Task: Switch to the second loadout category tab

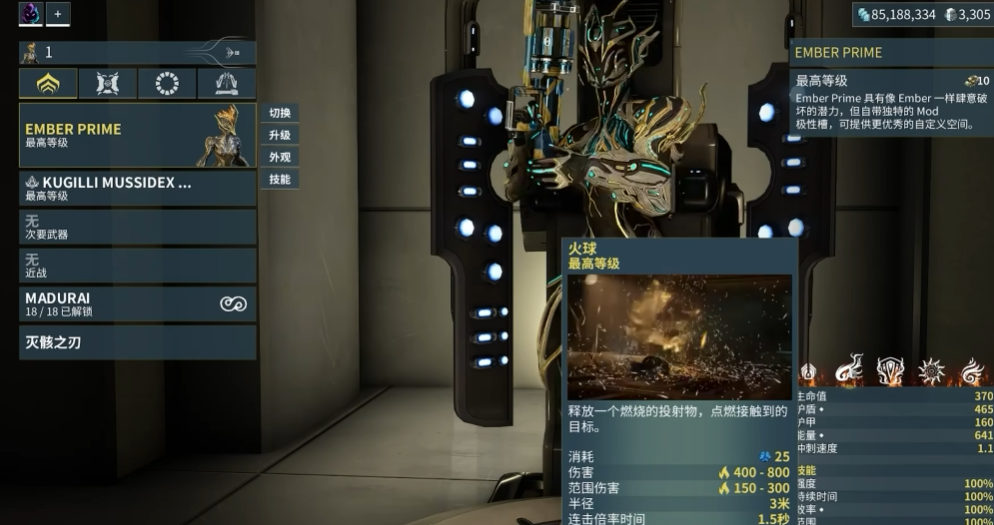Action: coord(108,84)
